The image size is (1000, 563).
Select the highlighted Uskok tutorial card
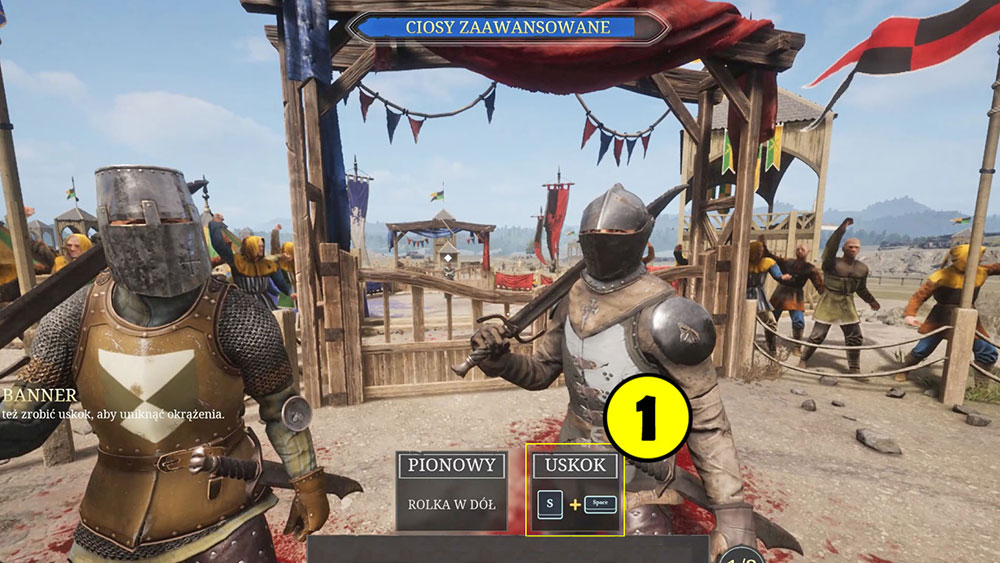click(x=575, y=490)
